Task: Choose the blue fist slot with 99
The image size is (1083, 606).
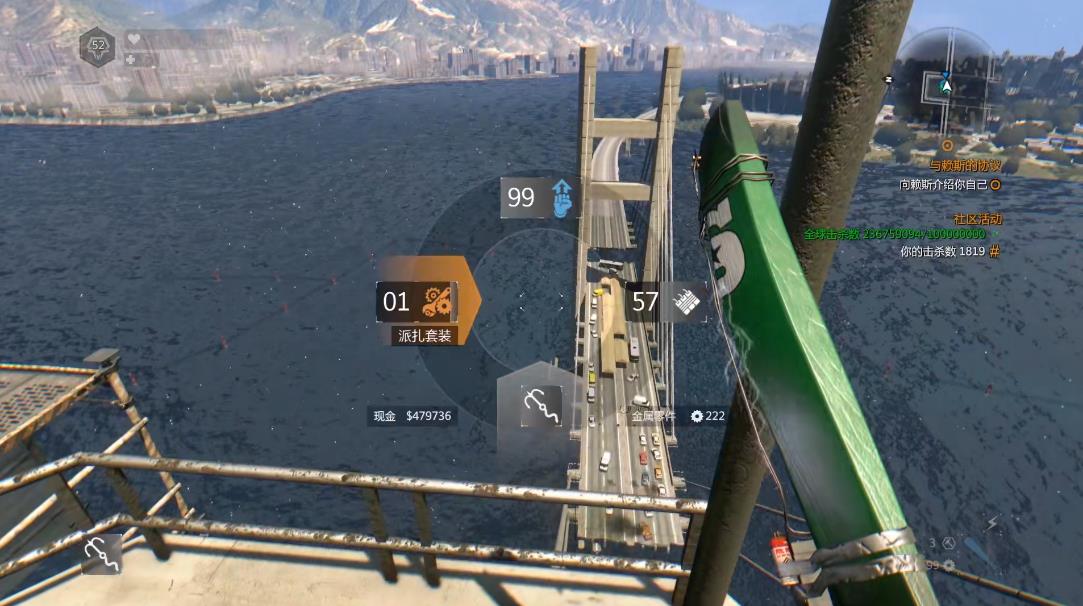Action: (541, 198)
